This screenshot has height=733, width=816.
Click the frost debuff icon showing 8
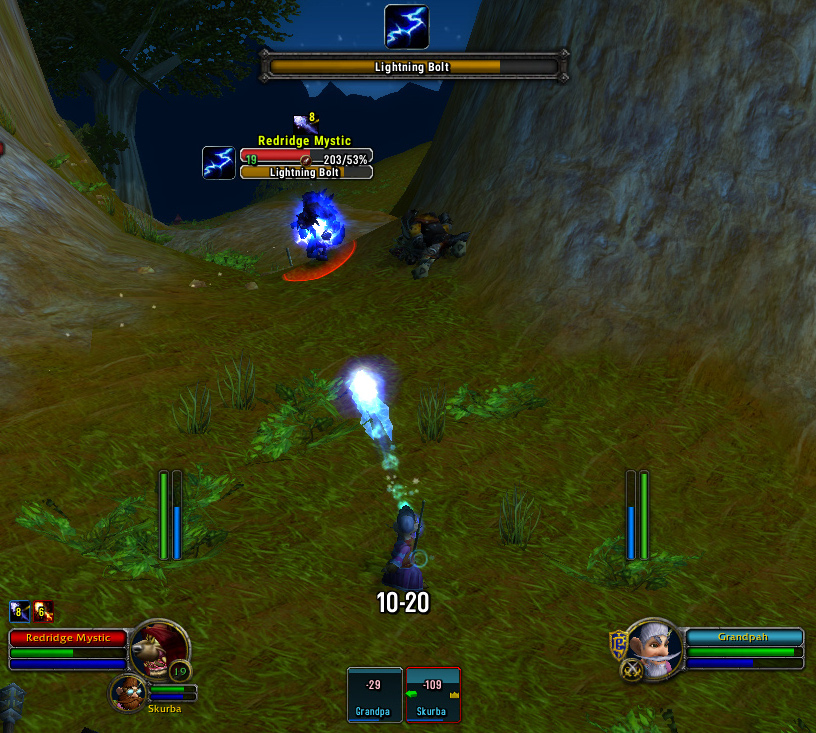coord(19,611)
